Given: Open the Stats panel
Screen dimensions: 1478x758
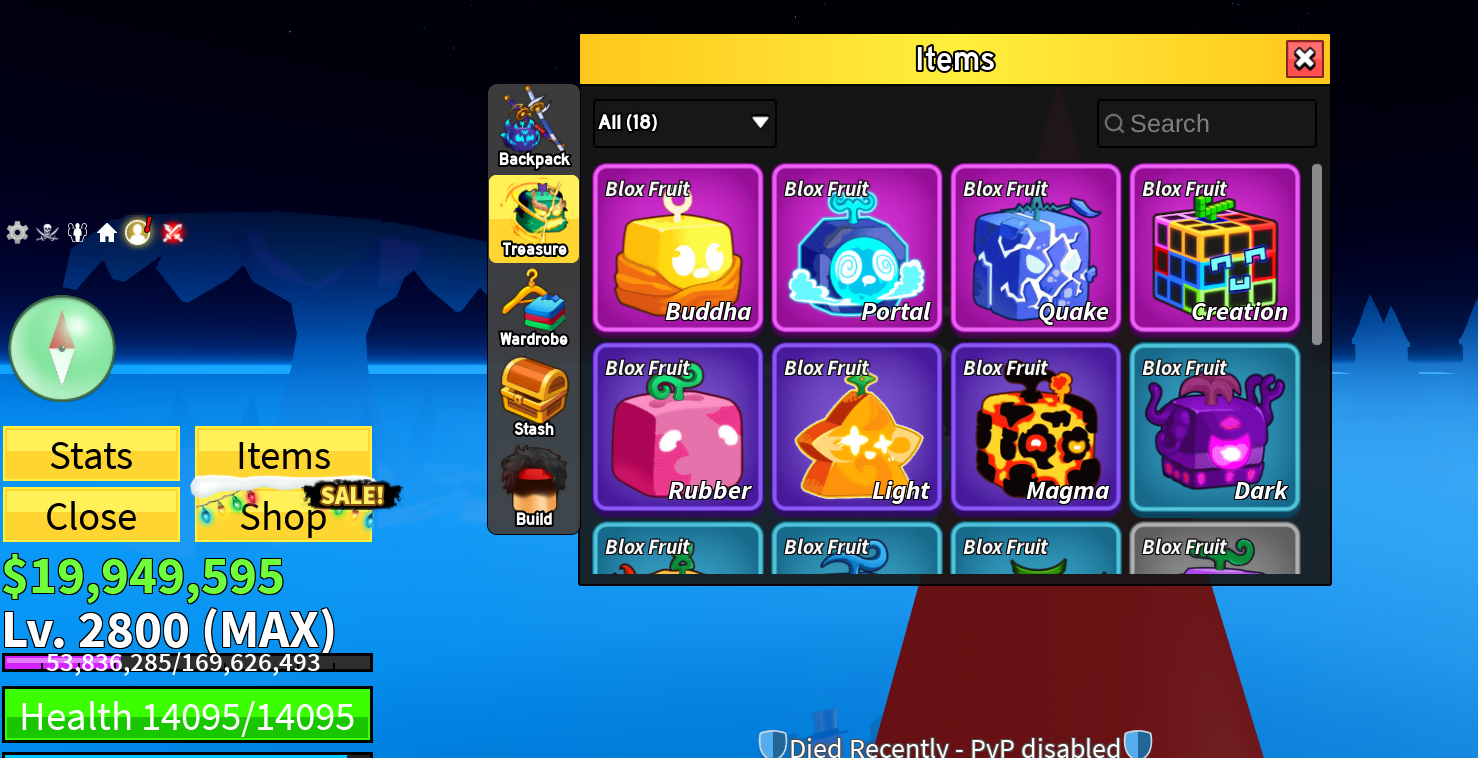Looking at the screenshot, I should coord(91,454).
